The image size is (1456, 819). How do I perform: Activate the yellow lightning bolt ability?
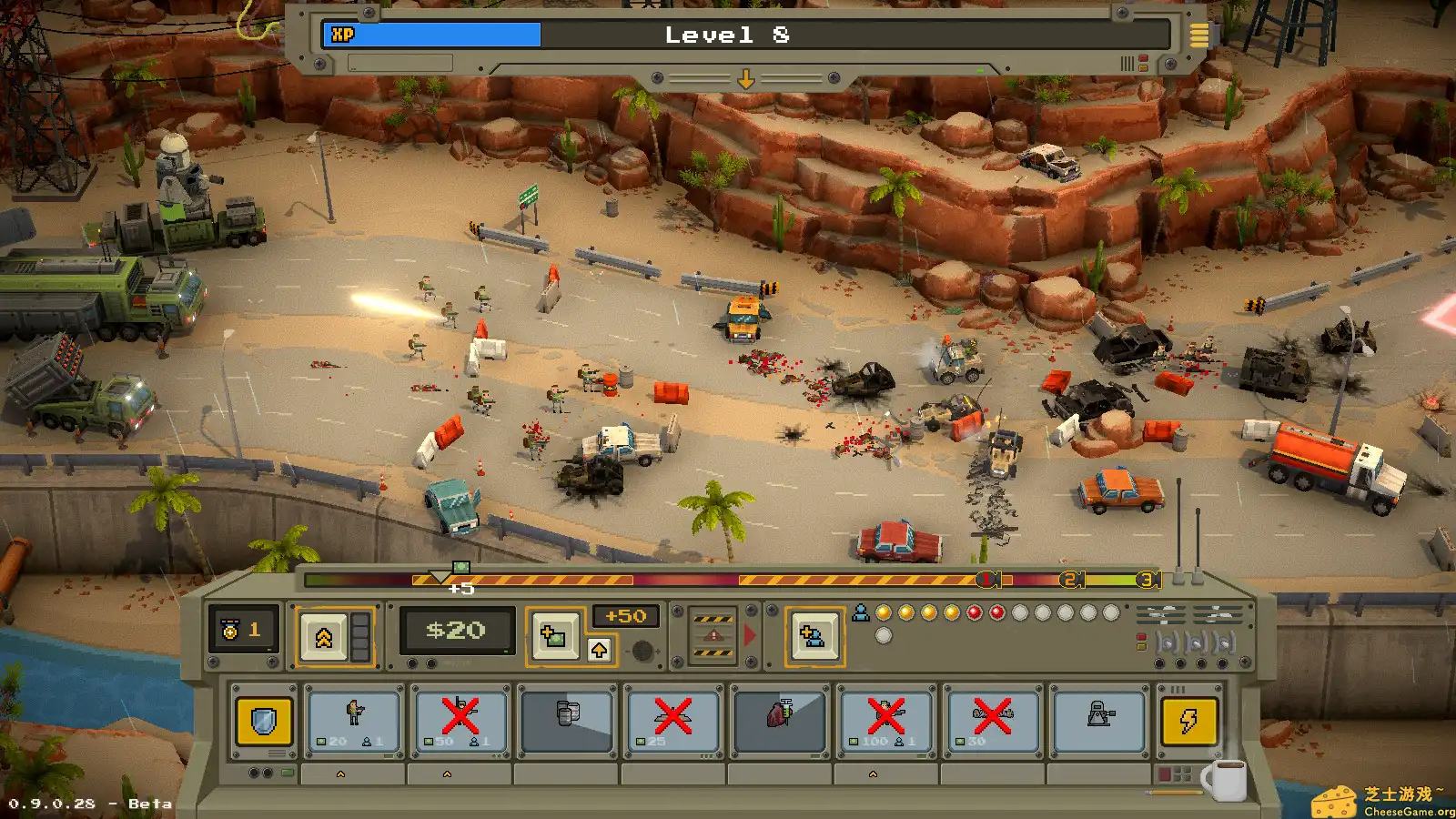1188,722
